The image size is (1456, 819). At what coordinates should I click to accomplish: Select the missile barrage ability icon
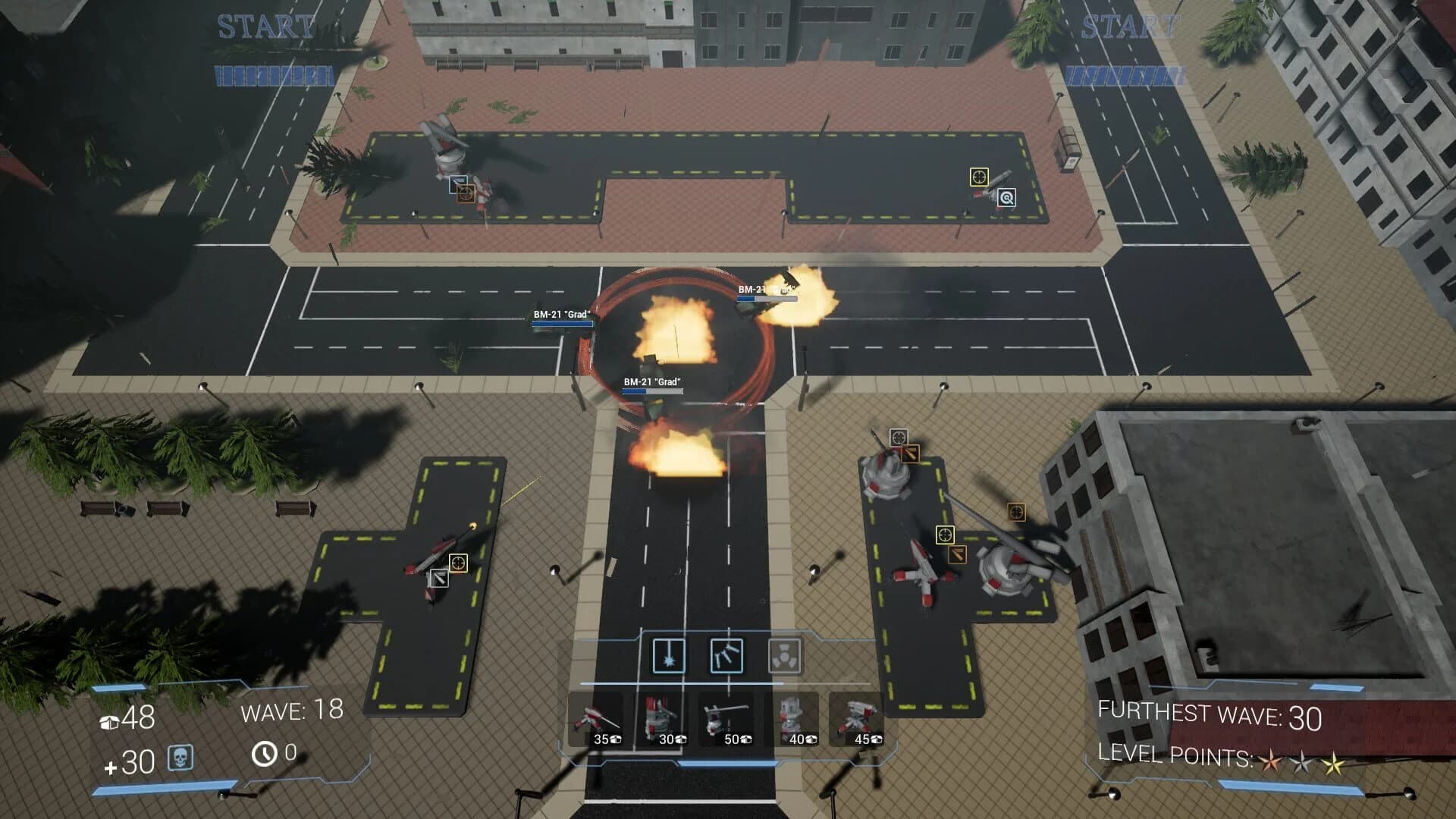pos(727,656)
